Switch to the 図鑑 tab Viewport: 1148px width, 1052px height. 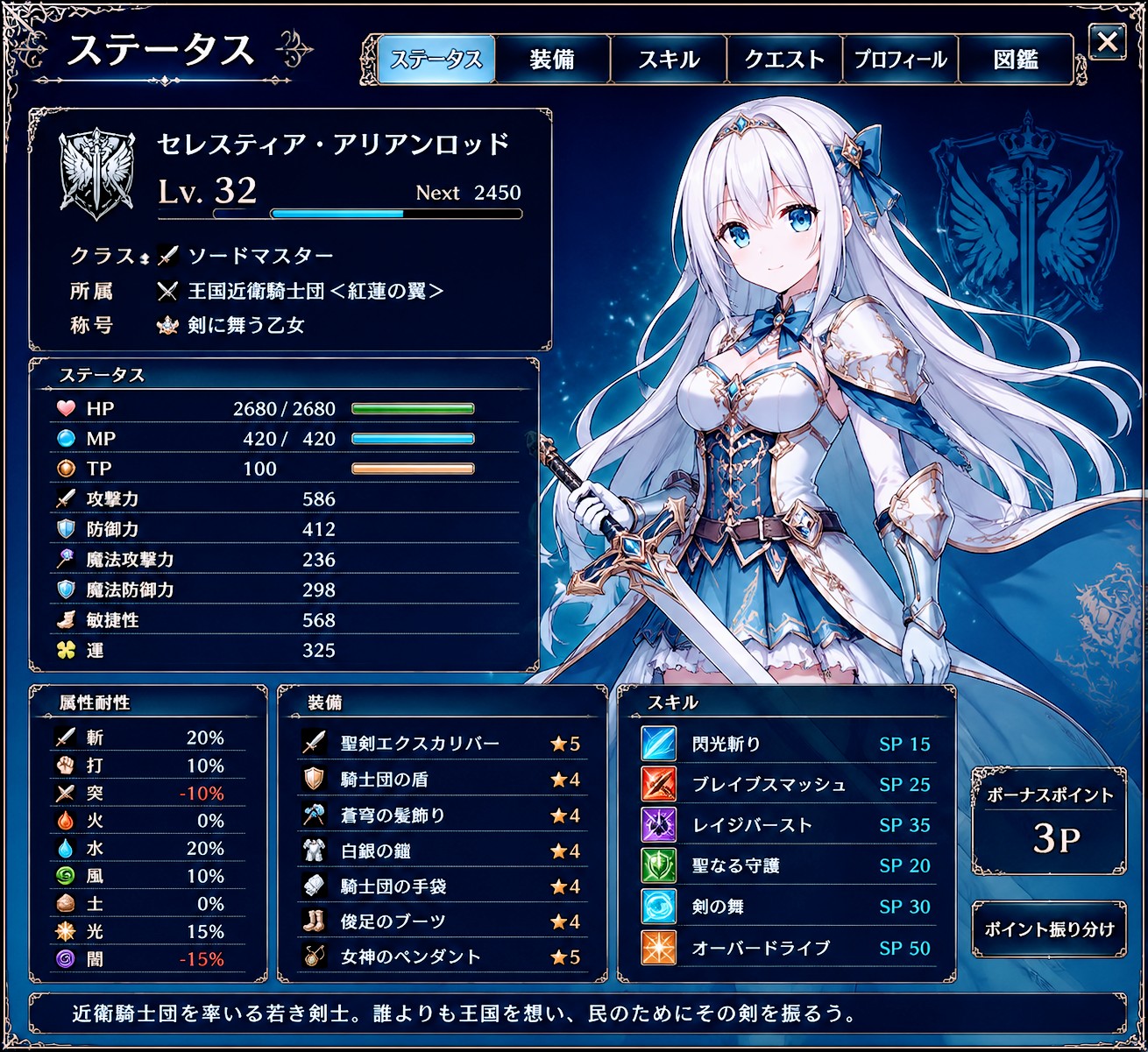tap(1016, 59)
